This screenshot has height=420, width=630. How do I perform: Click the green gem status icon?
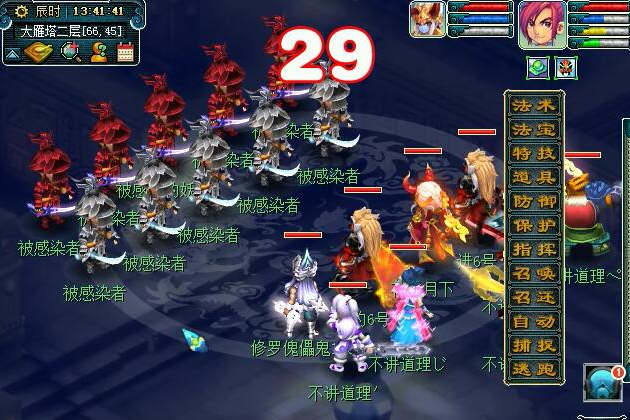click(536, 68)
